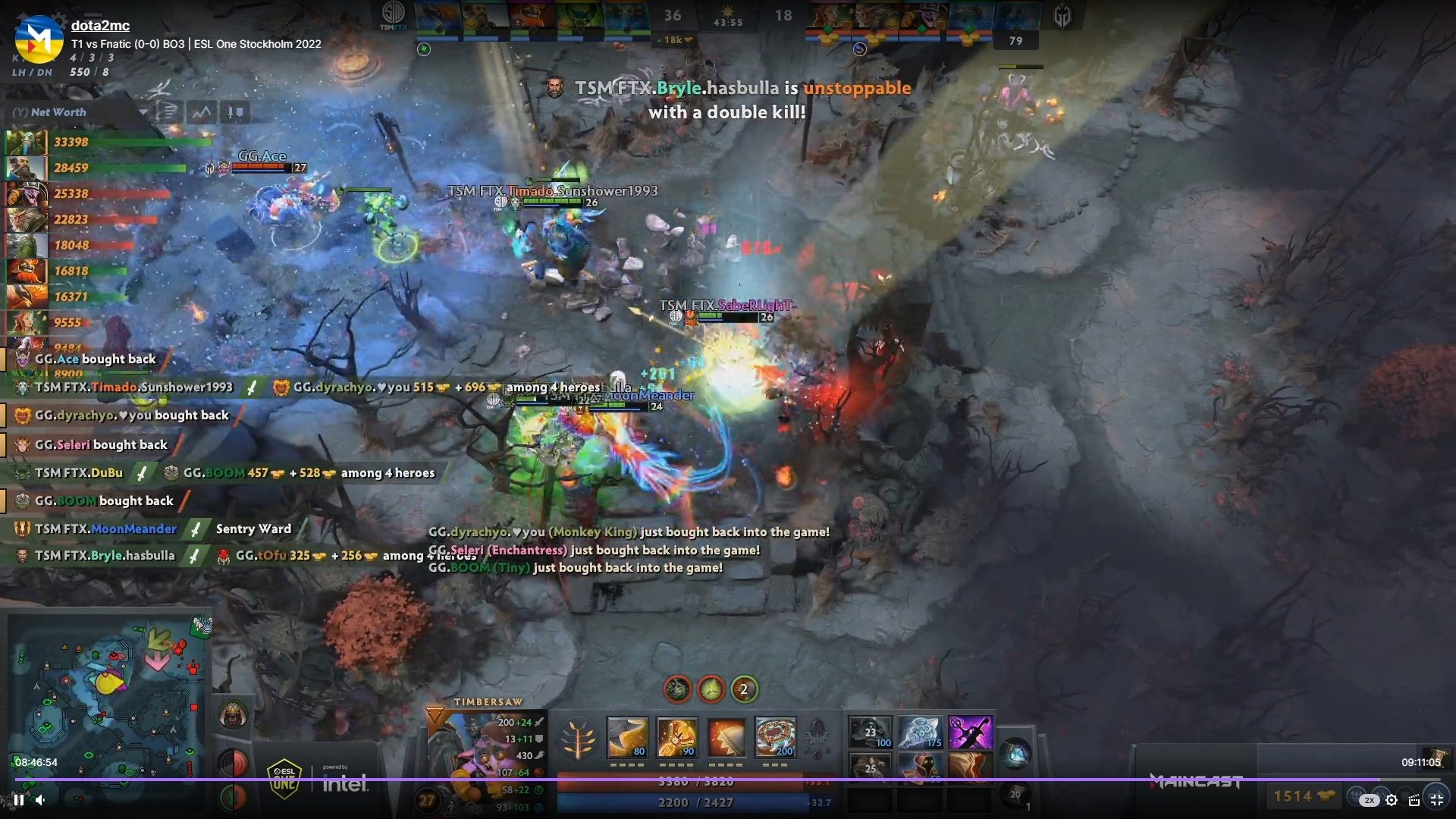Show the graph view with the zigzag line
This screenshot has height=819, width=1456.
click(x=202, y=113)
